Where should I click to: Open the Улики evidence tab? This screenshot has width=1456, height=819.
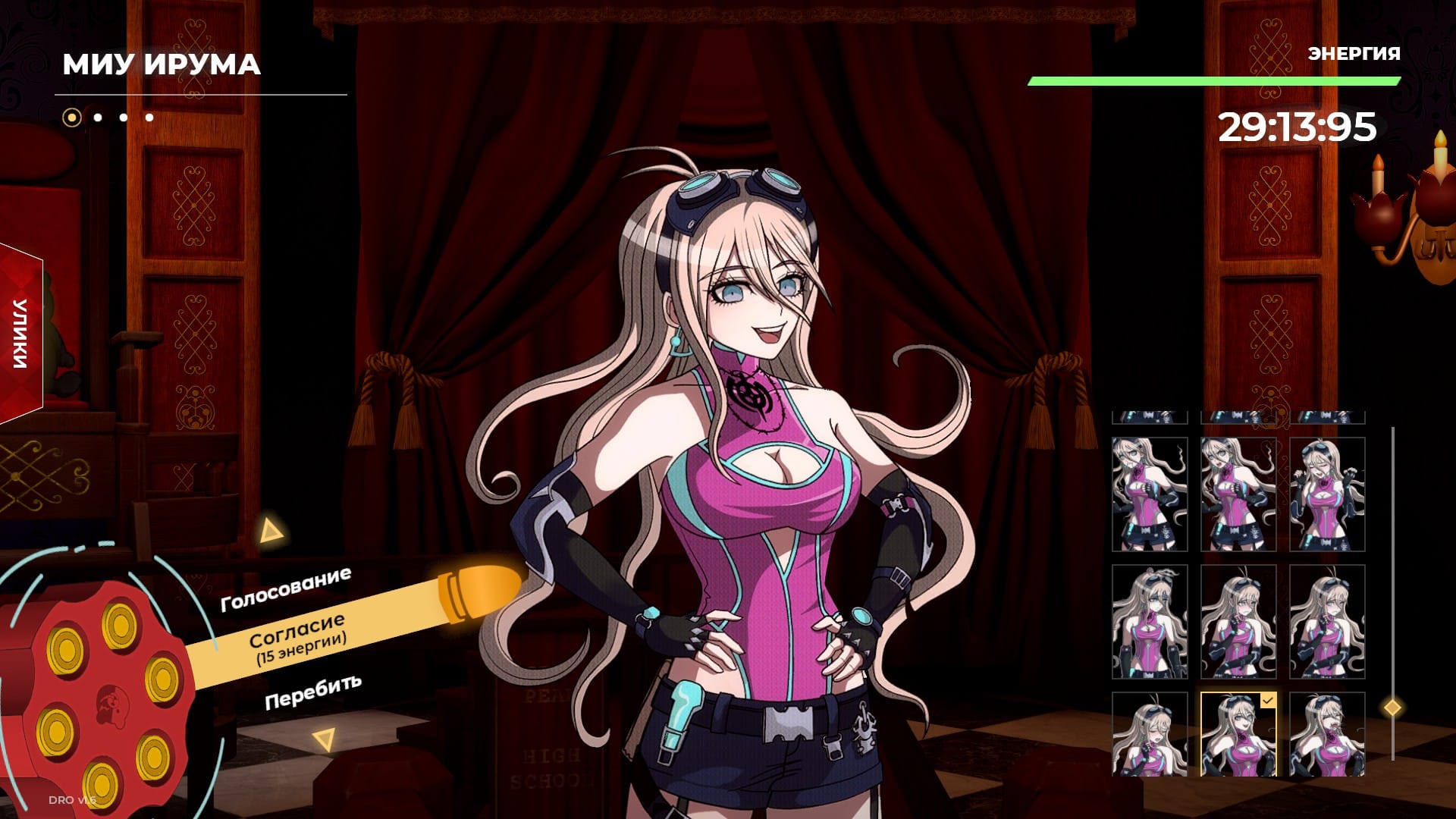[20, 334]
